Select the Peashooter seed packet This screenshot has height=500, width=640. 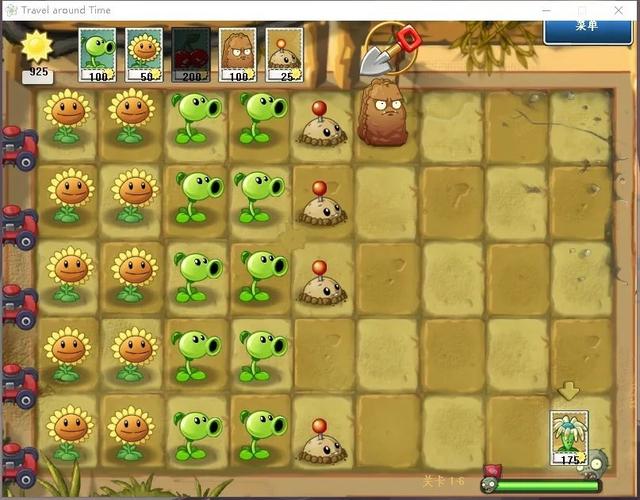tap(99, 54)
